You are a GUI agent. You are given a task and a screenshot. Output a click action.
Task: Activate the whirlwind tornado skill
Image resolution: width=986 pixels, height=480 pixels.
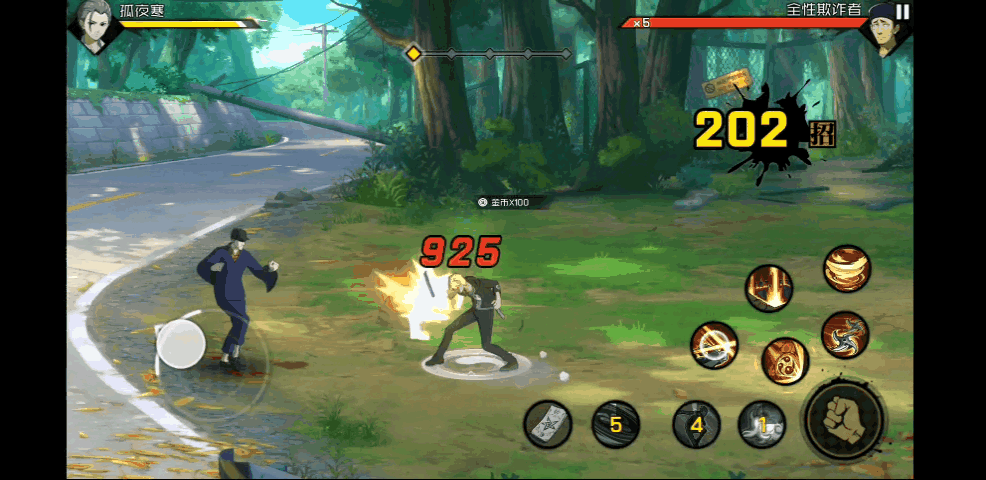click(x=847, y=269)
